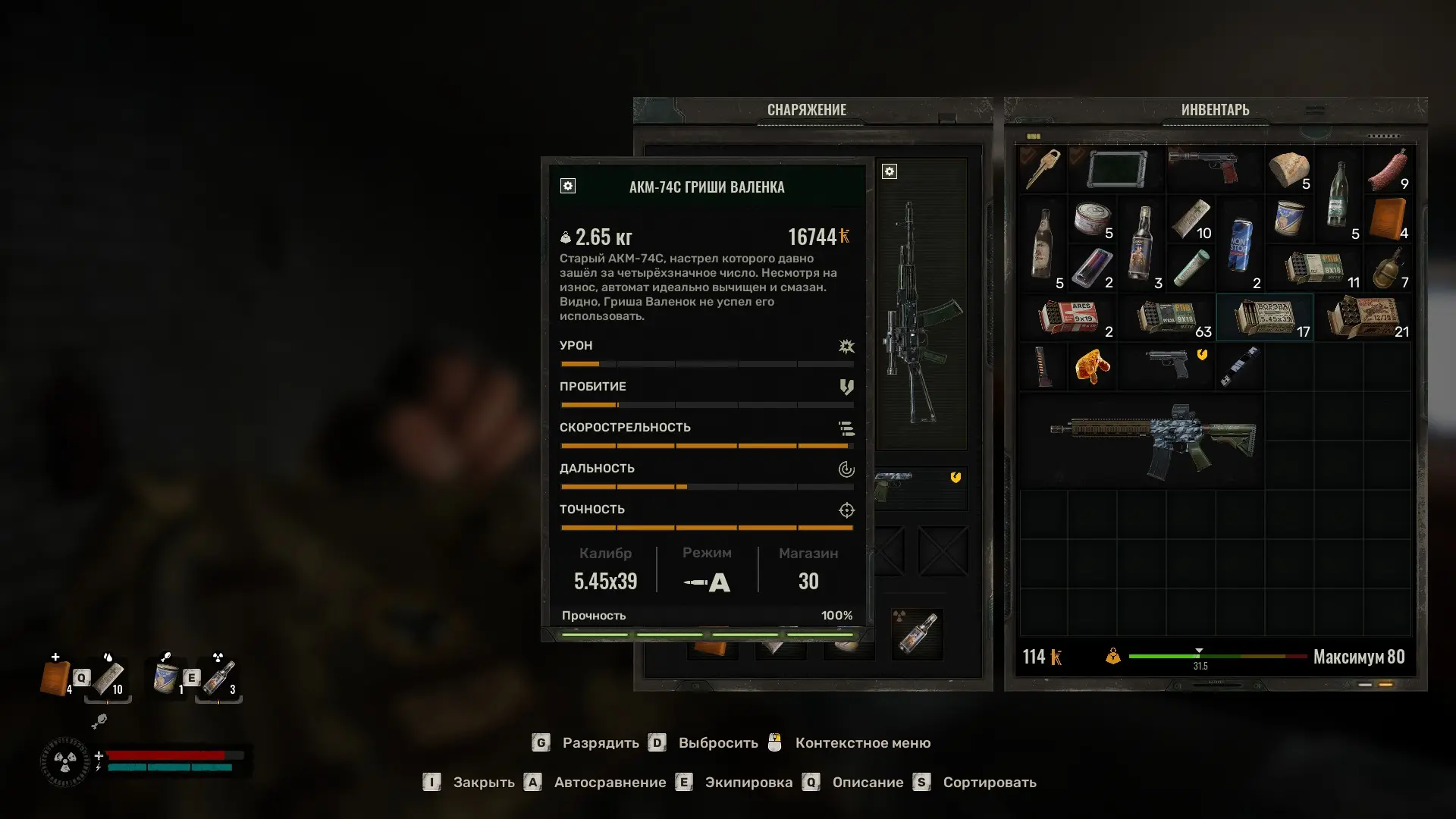Image resolution: width=1456 pixels, height=819 pixels.
Task: Select the camo assault rifle in inventory
Action: 1153,440
